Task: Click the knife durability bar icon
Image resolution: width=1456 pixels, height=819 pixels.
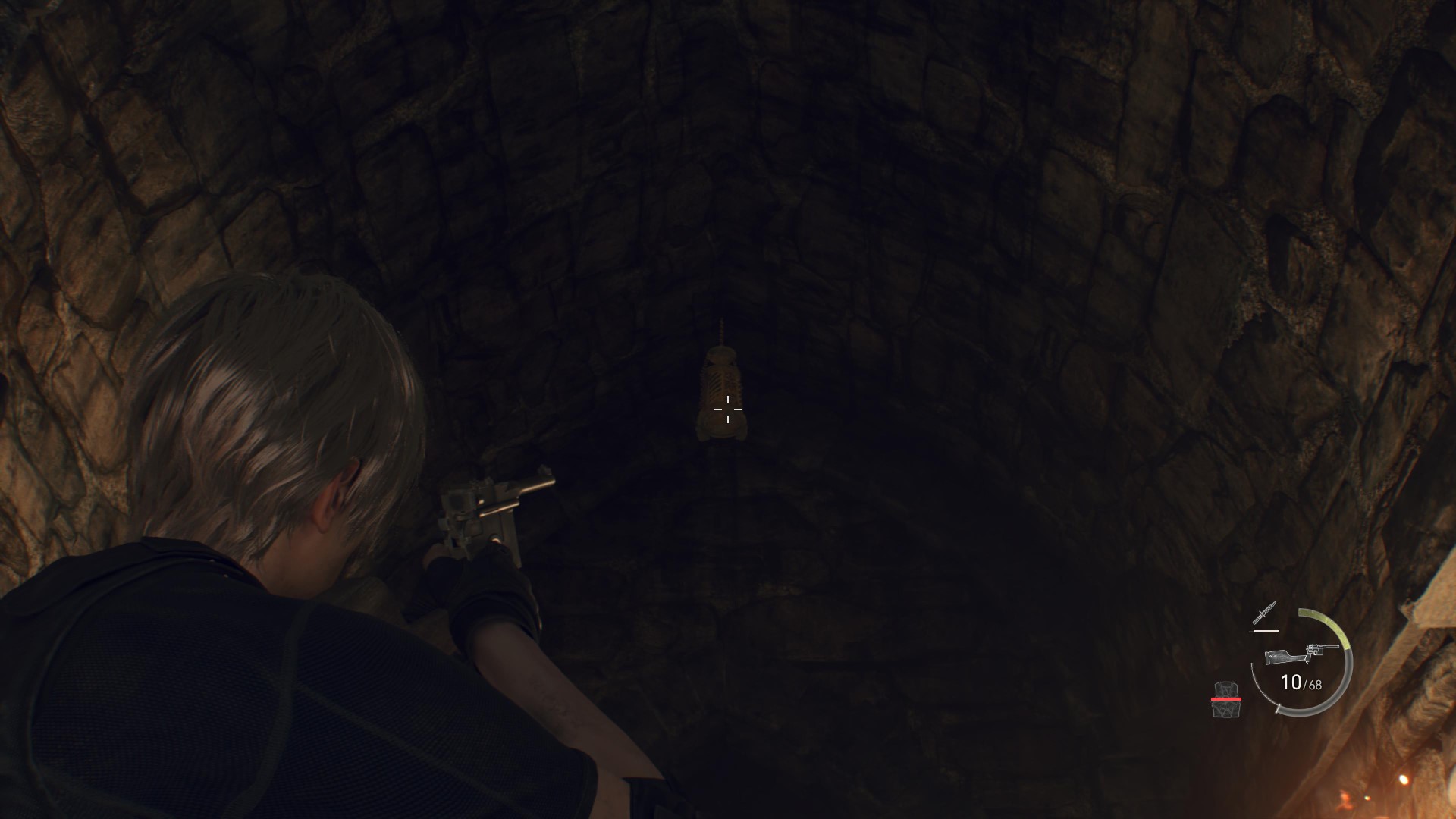Action: point(1266,631)
